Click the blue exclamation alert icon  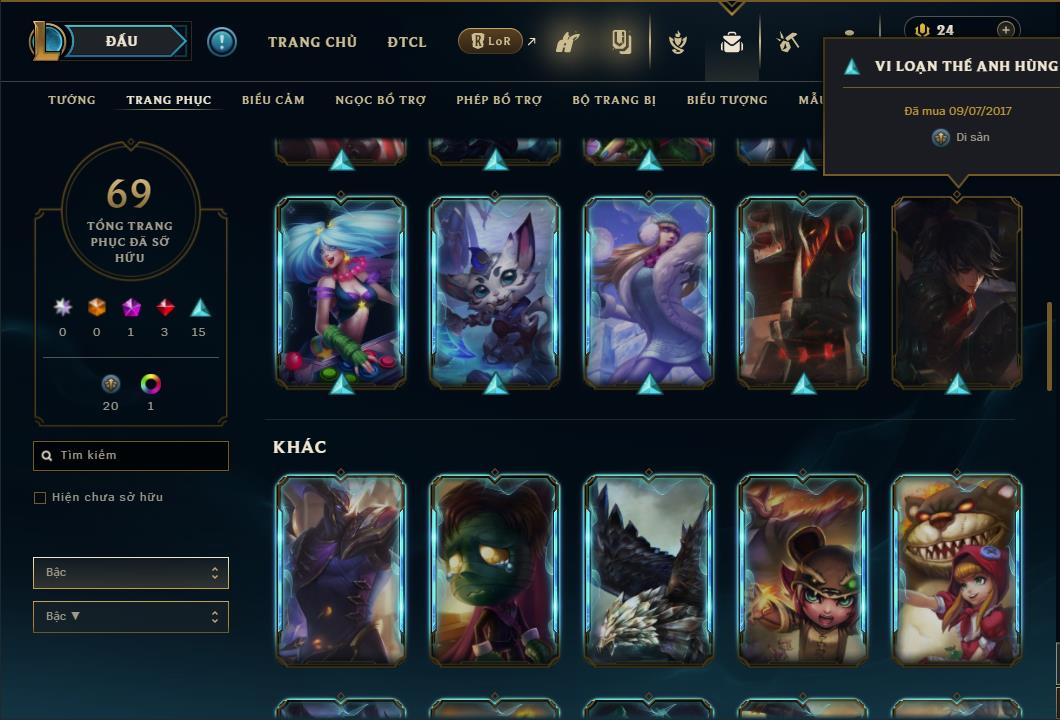tap(222, 41)
